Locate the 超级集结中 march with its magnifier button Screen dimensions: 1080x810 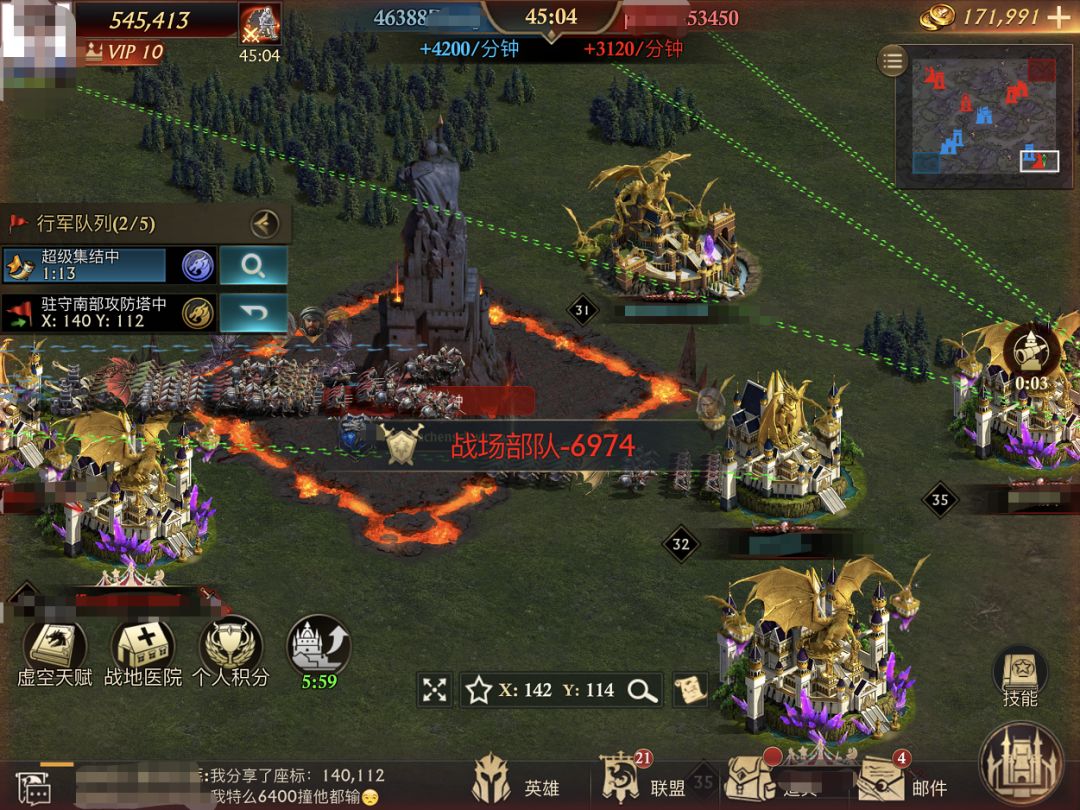click(253, 265)
